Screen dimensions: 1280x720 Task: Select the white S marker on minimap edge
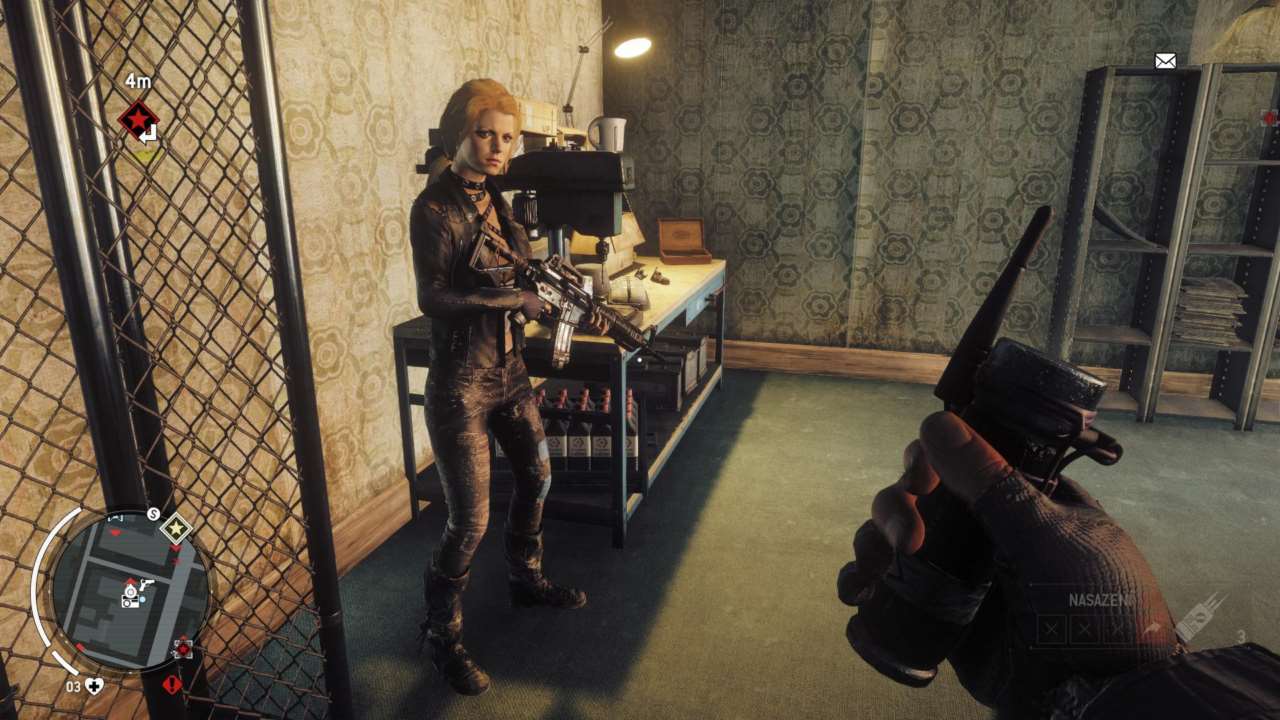pos(153,514)
